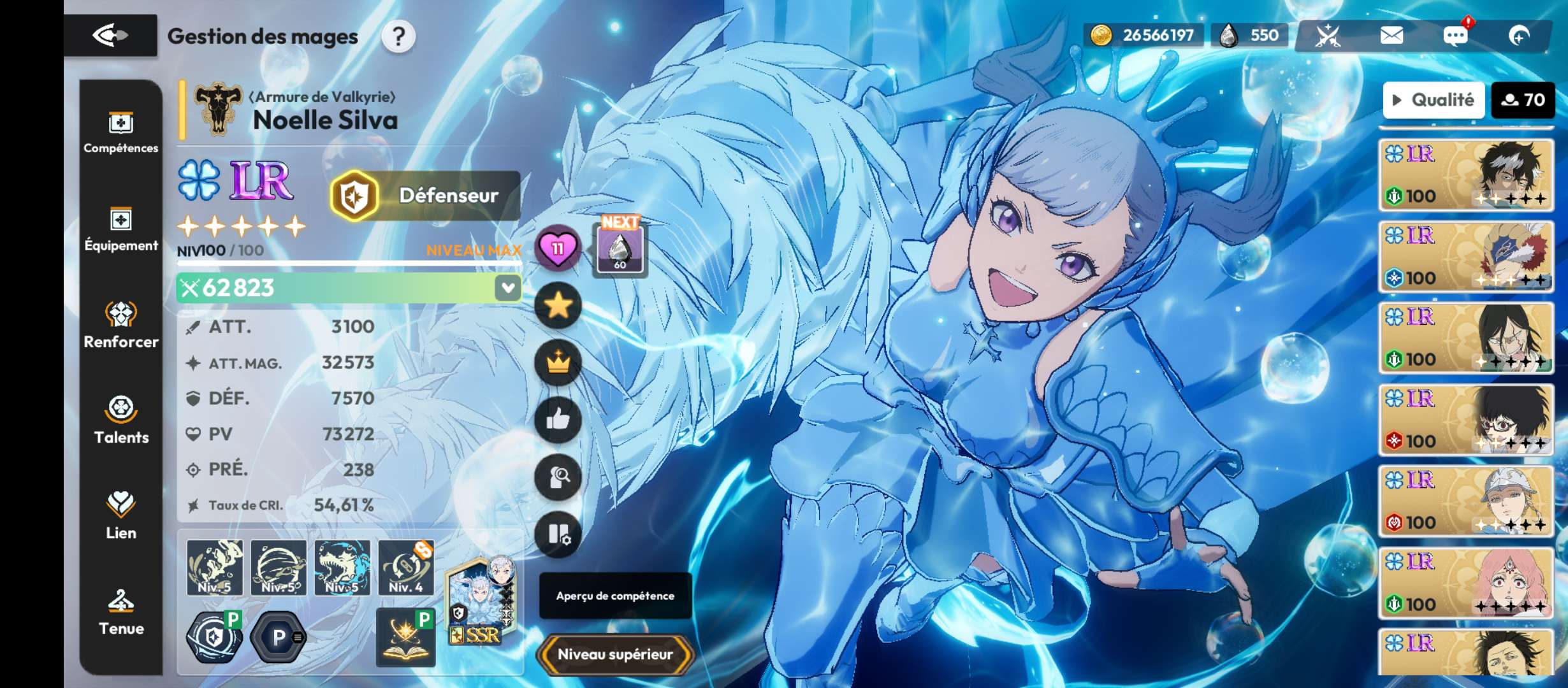Select the SSR skill page card
1568x688 pixels.
click(x=479, y=602)
